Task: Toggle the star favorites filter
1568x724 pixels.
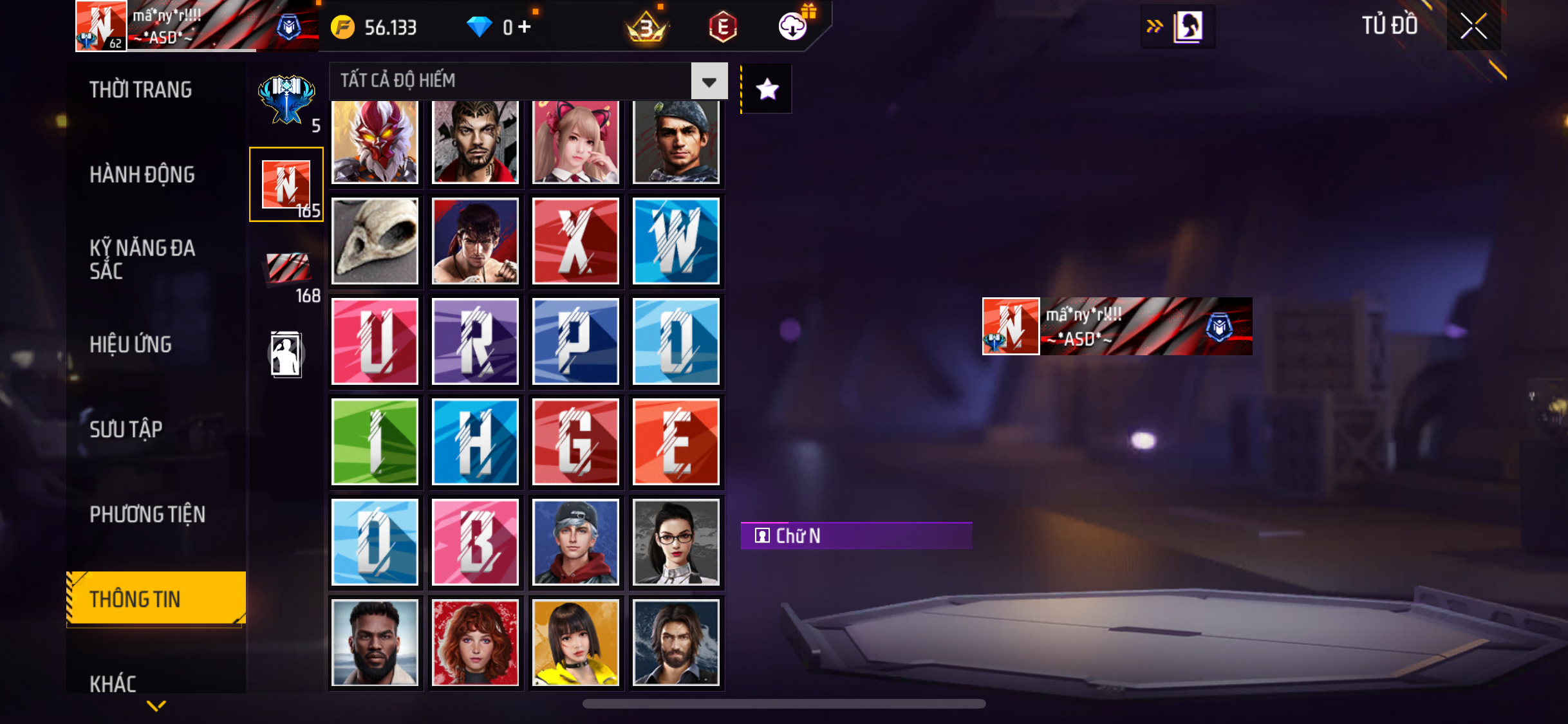Action: (767, 89)
